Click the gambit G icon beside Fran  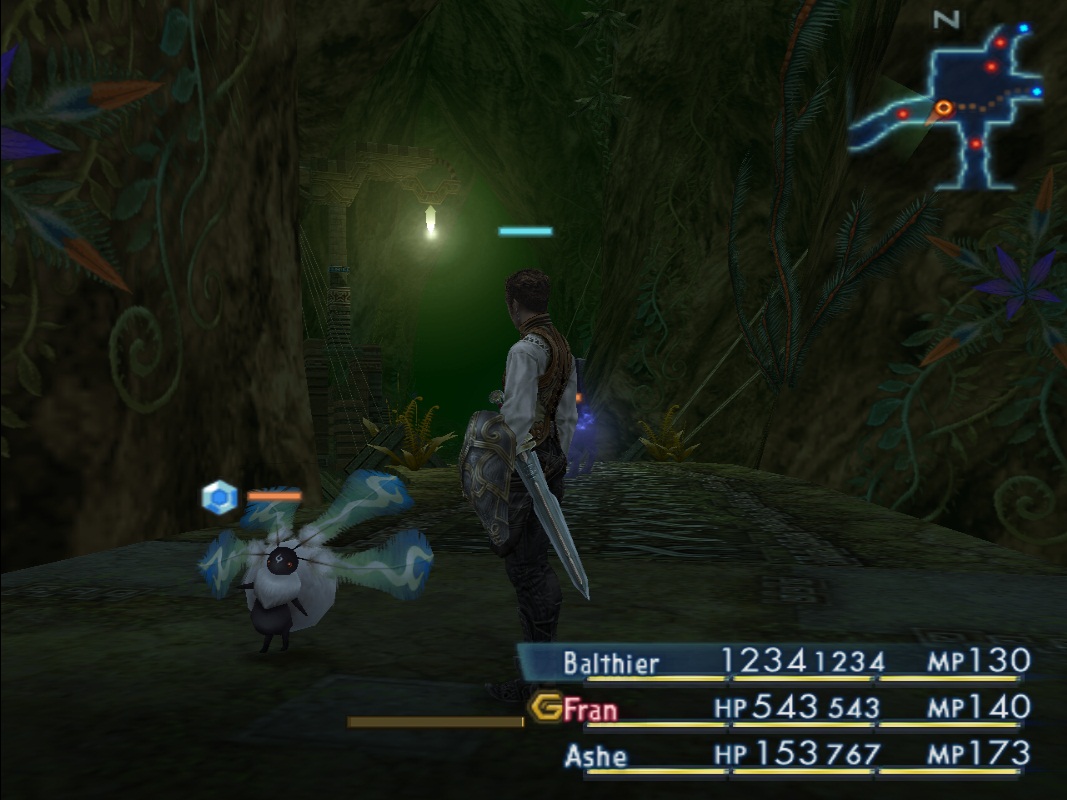coord(546,708)
